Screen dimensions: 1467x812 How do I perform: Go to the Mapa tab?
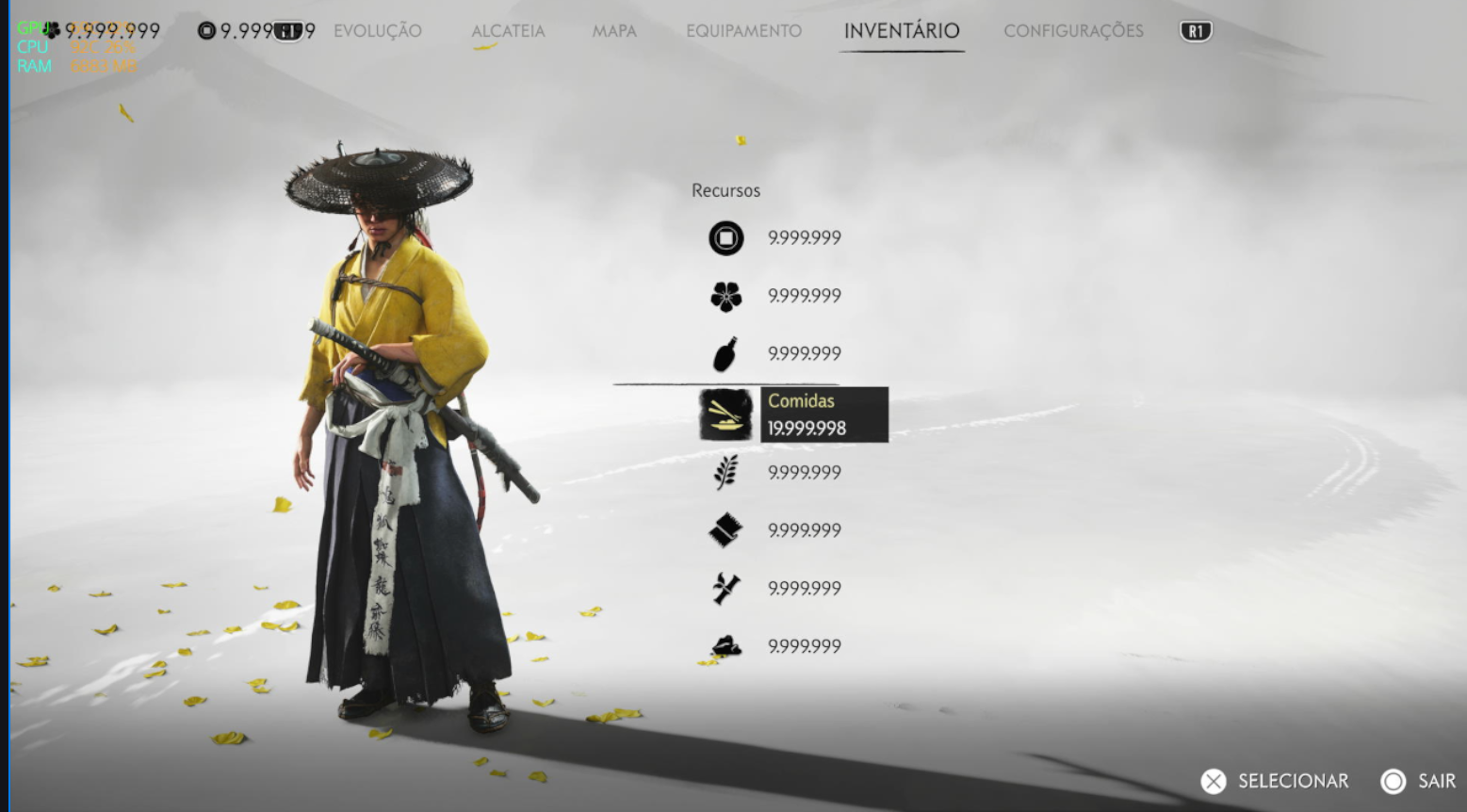614,31
